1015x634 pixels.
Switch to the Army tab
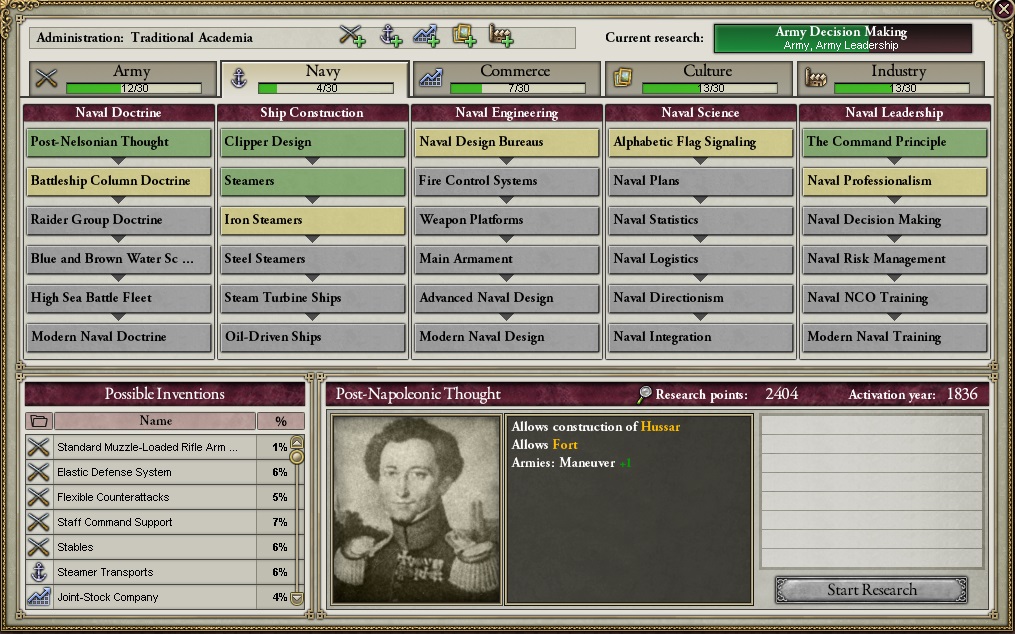click(122, 78)
